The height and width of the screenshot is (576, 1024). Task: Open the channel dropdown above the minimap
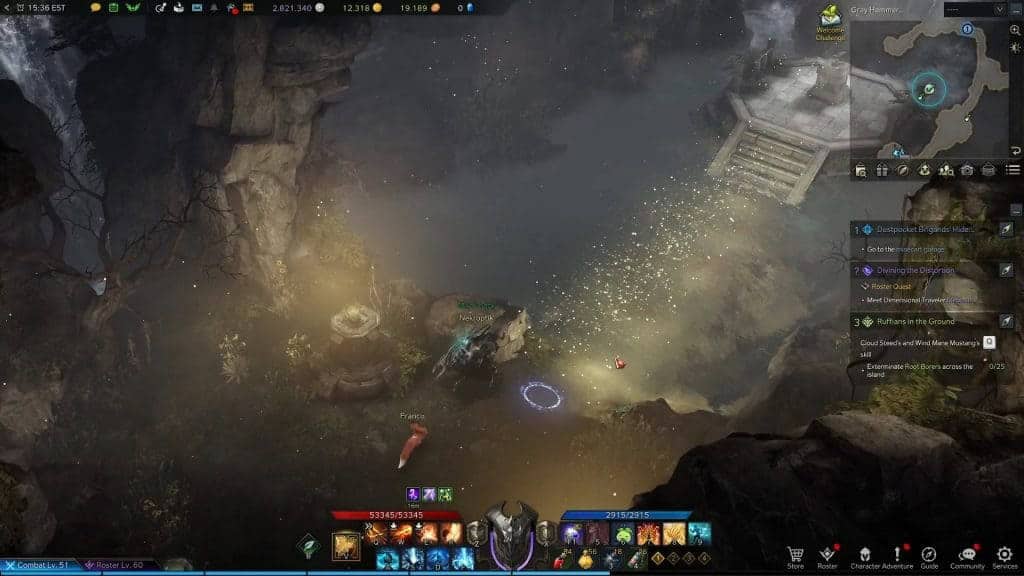tap(969, 9)
